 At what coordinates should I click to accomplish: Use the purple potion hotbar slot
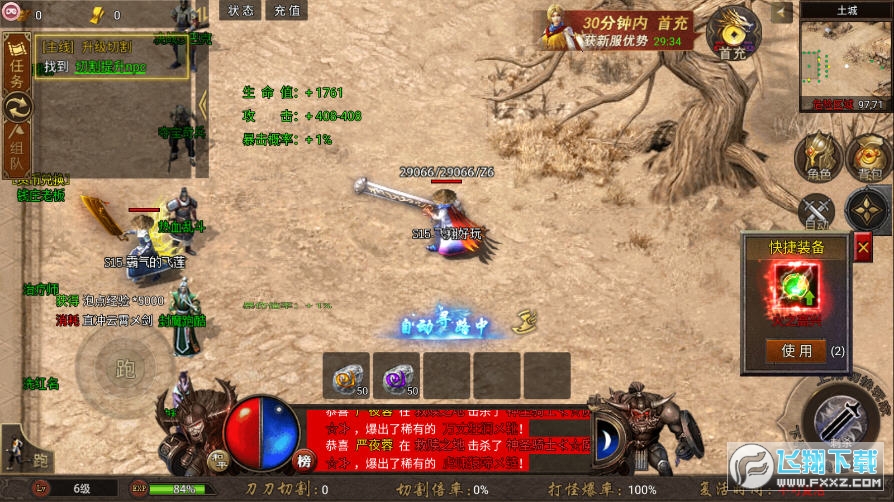[397, 375]
